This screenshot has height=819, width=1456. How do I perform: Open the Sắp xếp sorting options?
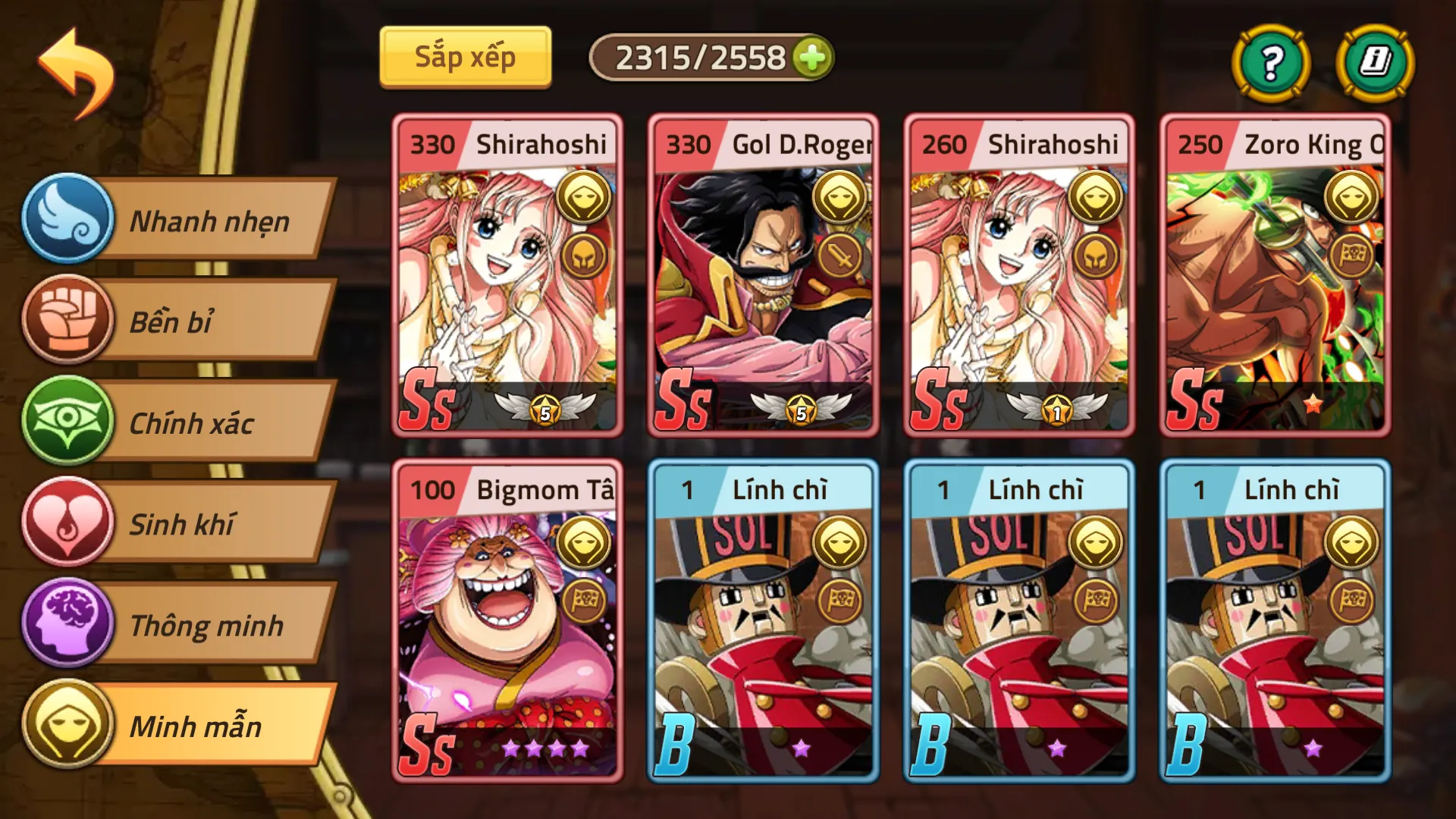click(465, 55)
